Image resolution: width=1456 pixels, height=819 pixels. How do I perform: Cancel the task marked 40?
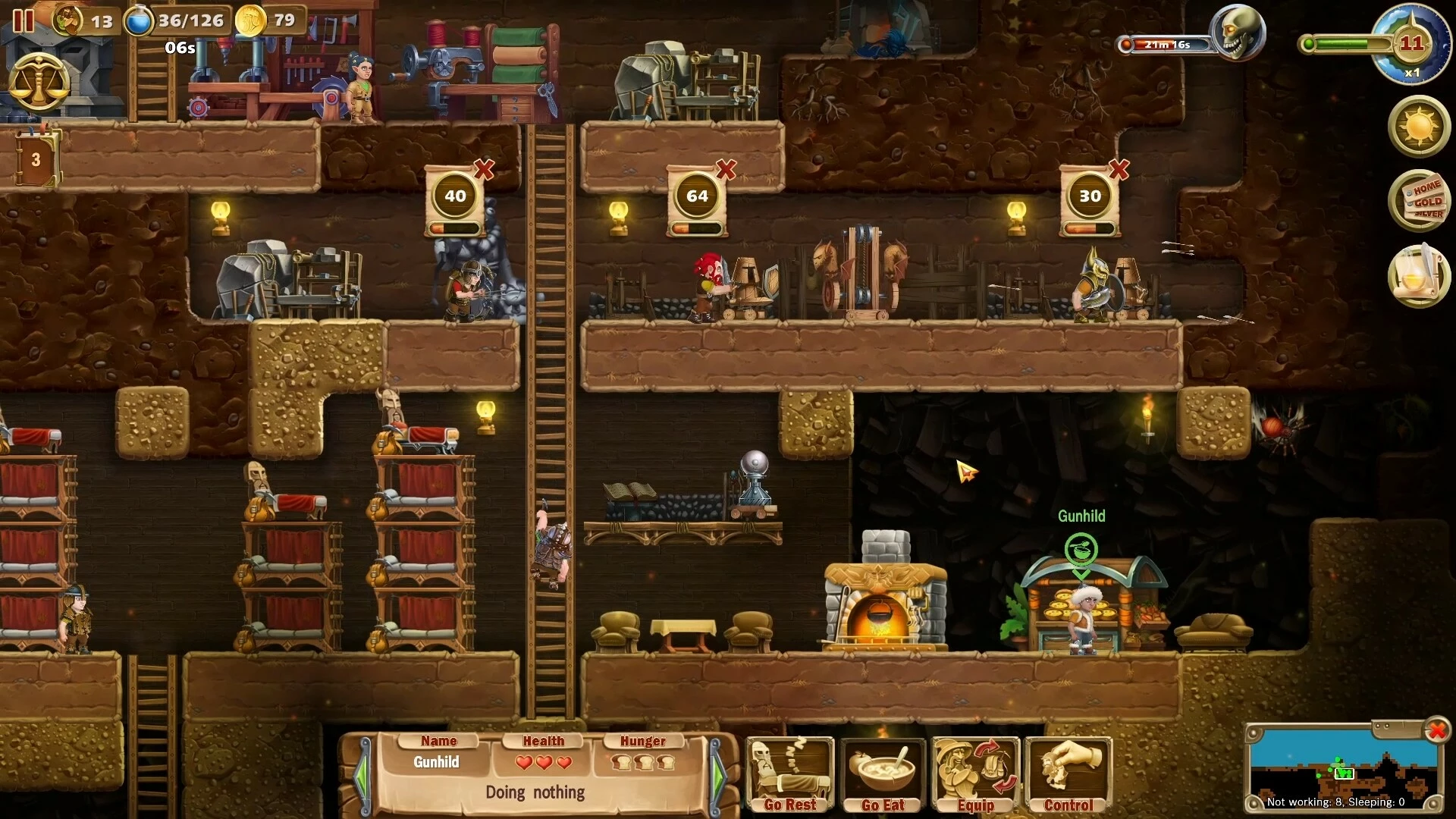coord(484,169)
